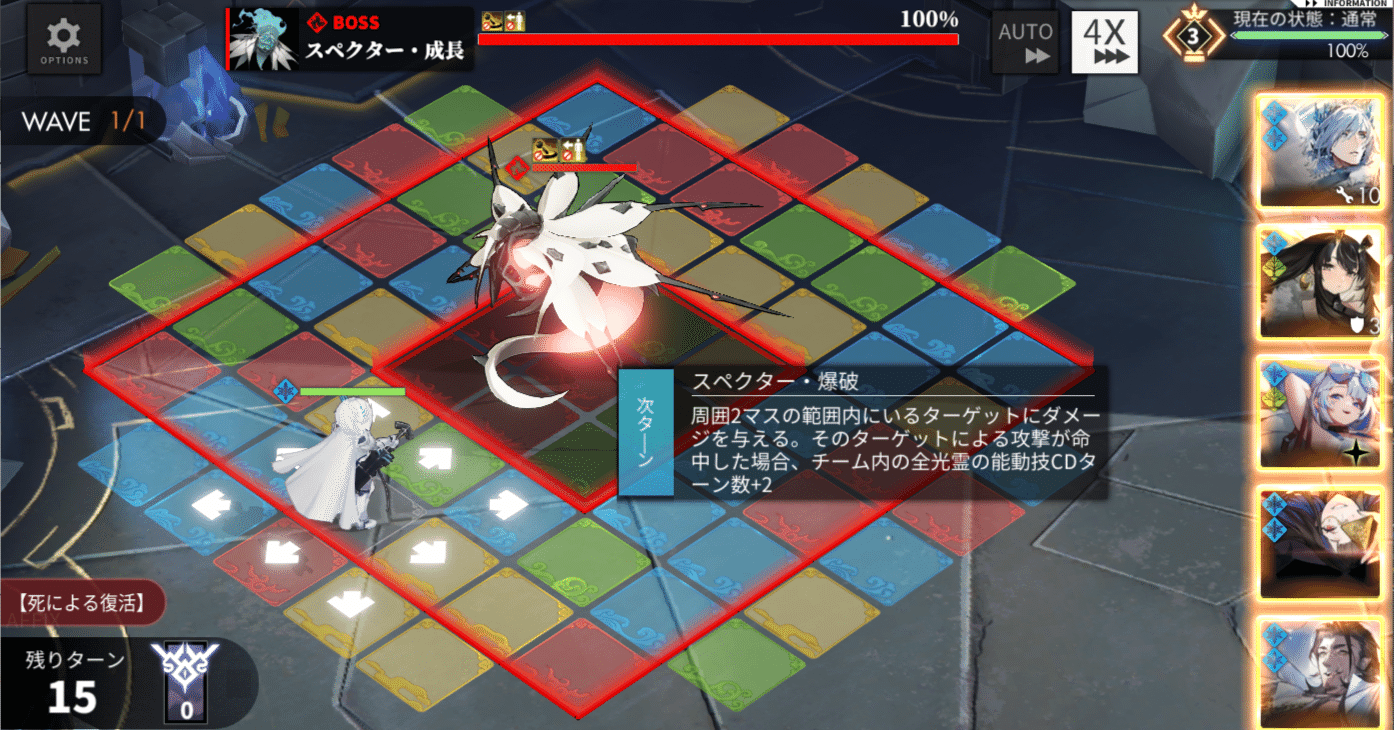Click the boss's red HP bar at 100%

click(718, 37)
